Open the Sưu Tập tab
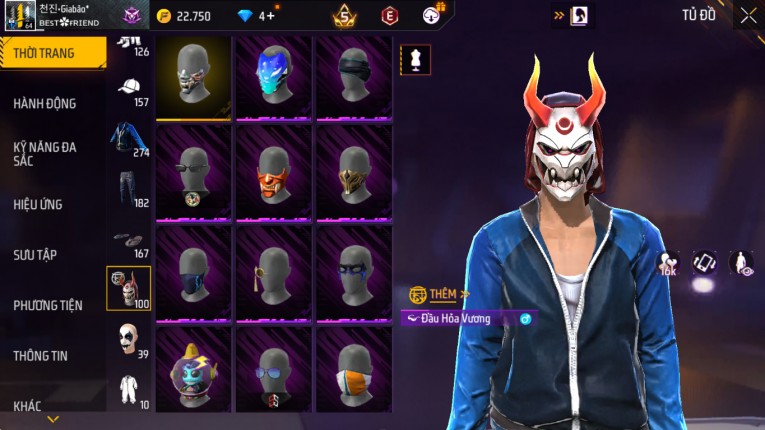The image size is (765, 430). (35, 255)
